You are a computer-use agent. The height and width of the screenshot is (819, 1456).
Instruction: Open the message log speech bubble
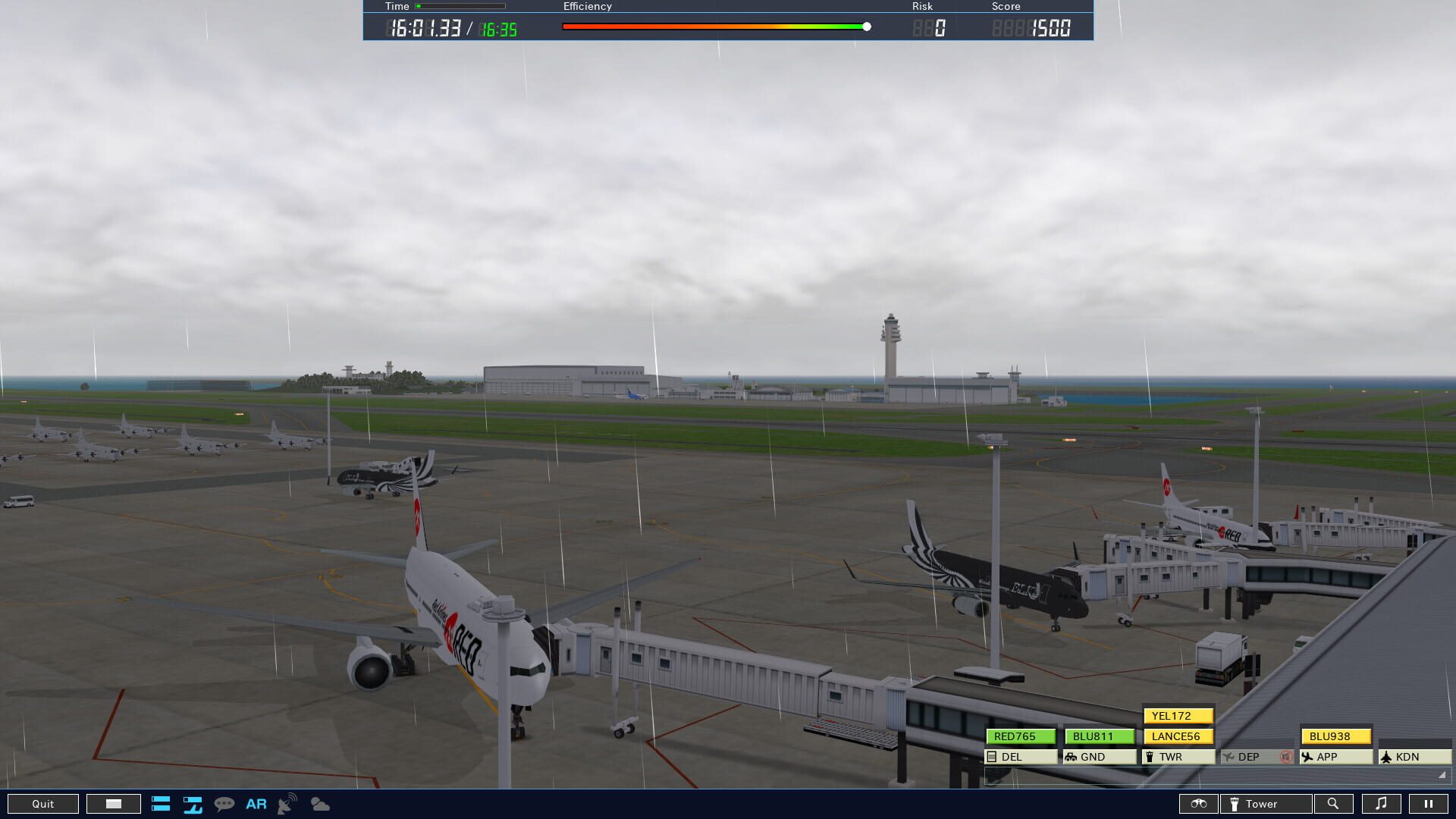coord(224,804)
